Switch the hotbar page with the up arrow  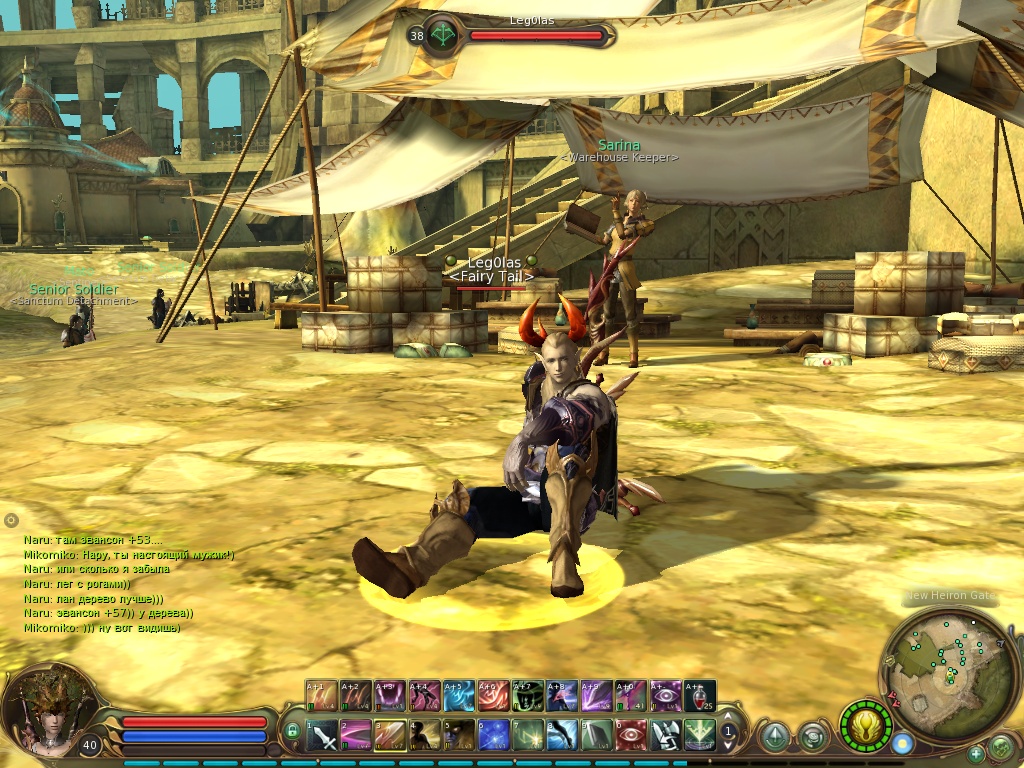(x=729, y=717)
